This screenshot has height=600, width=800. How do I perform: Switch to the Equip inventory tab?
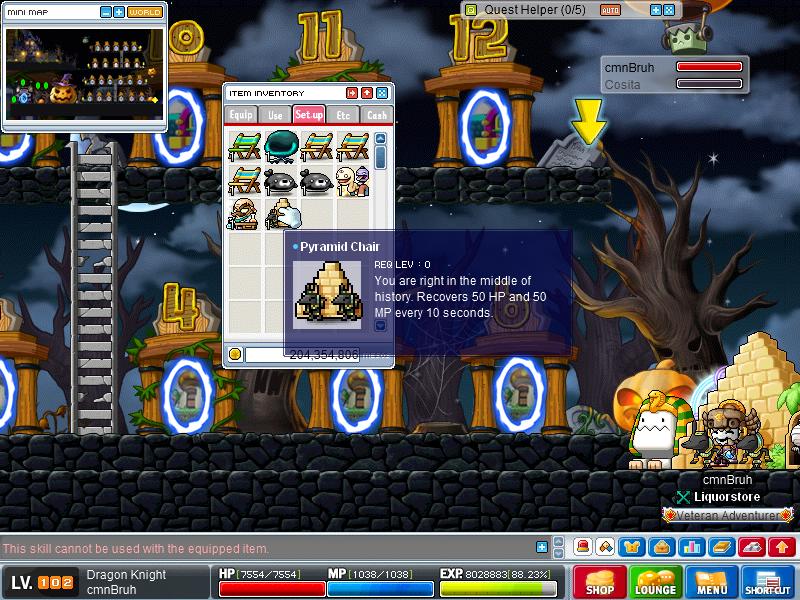point(241,115)
